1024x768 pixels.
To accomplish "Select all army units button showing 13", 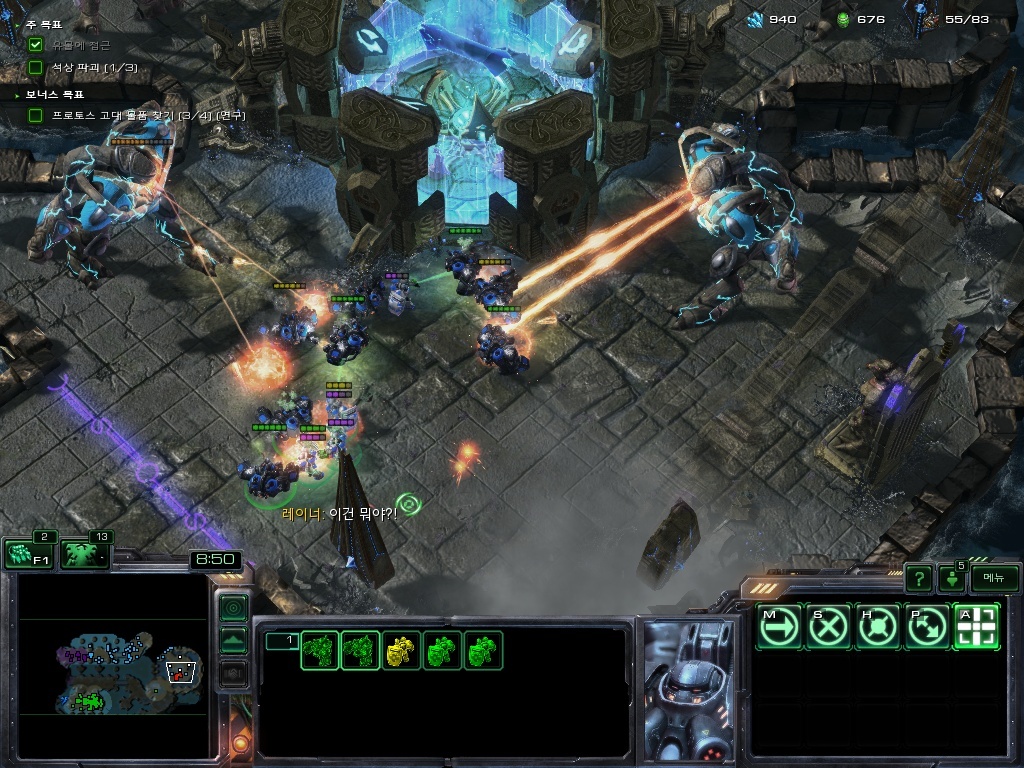I will click(86, 554).
